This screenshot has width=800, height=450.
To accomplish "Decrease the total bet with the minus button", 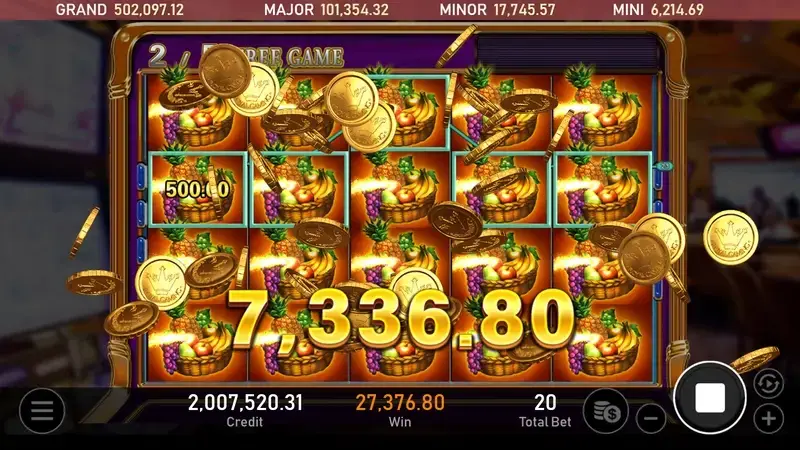I will coord(651,418).
